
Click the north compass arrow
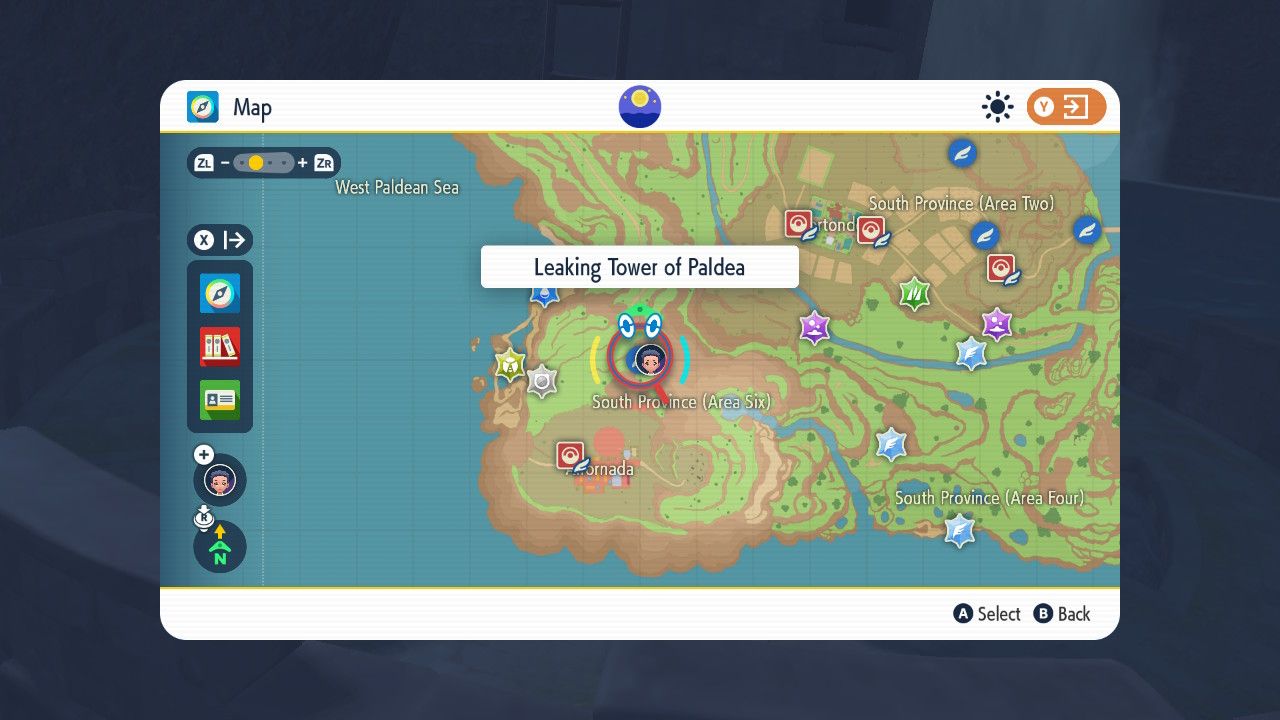coord(219,546)
